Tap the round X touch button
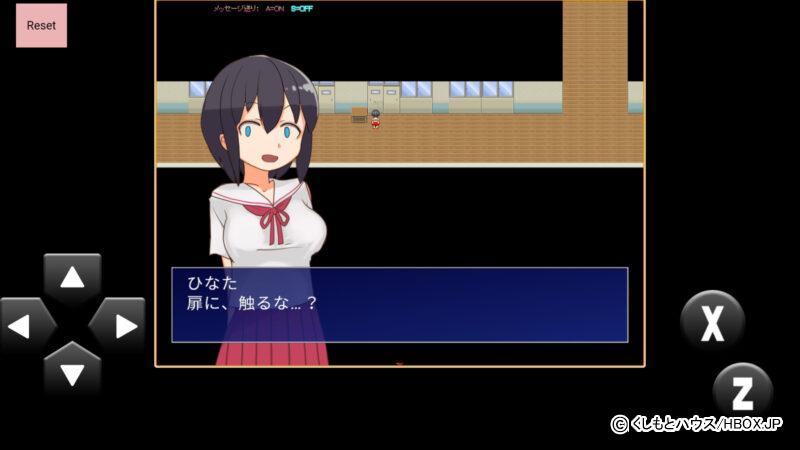This screenshot has width=800, height=450. tap(712, 322)
